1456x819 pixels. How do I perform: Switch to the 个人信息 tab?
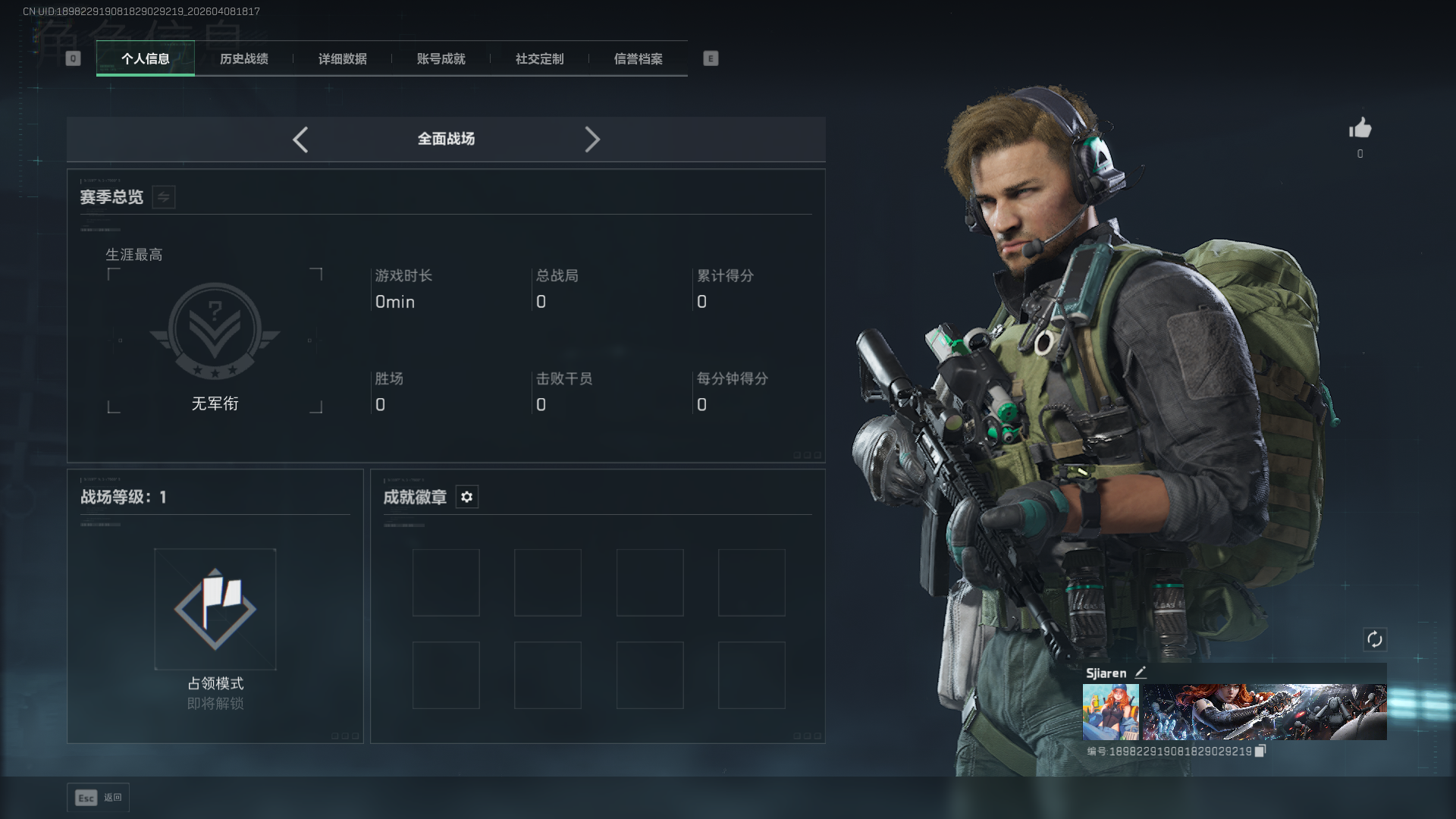[145, 58]
